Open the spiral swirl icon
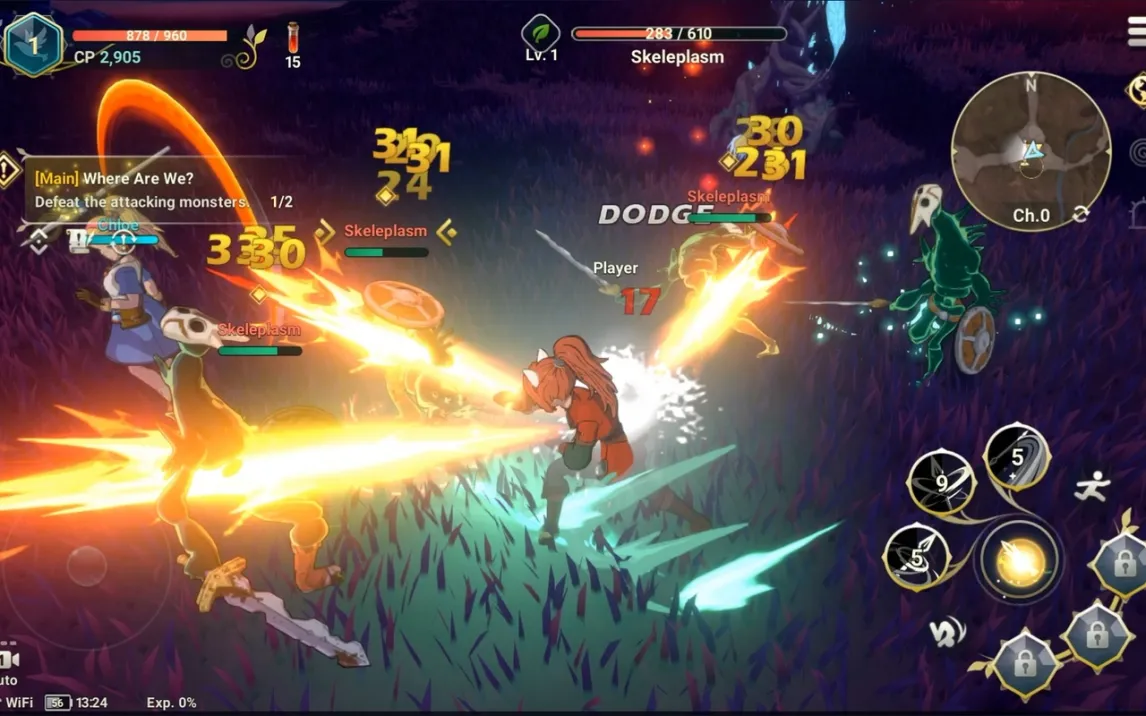 [x=1138, y=152]
